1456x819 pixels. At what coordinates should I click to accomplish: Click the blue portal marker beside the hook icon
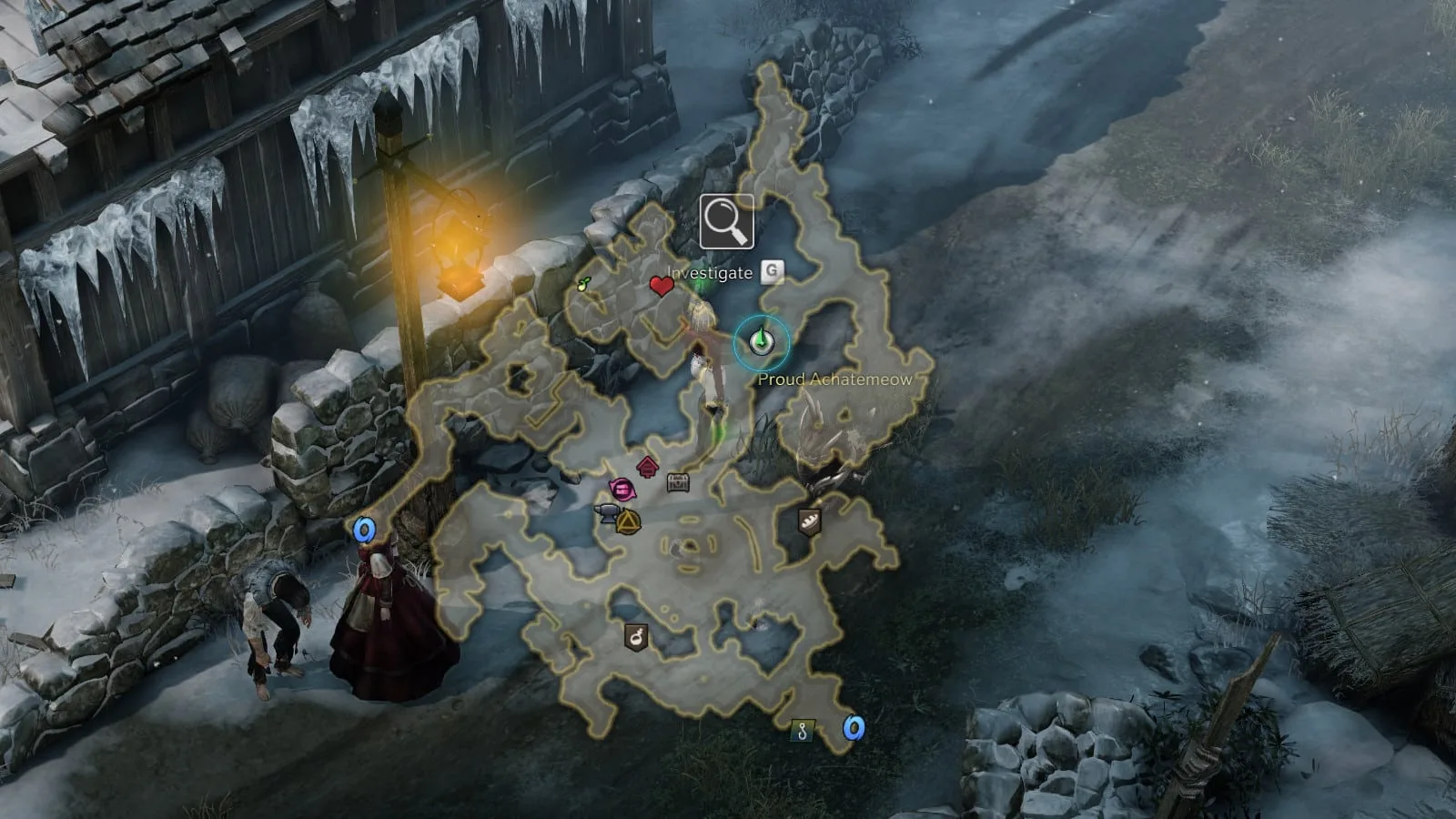[853, 728]
